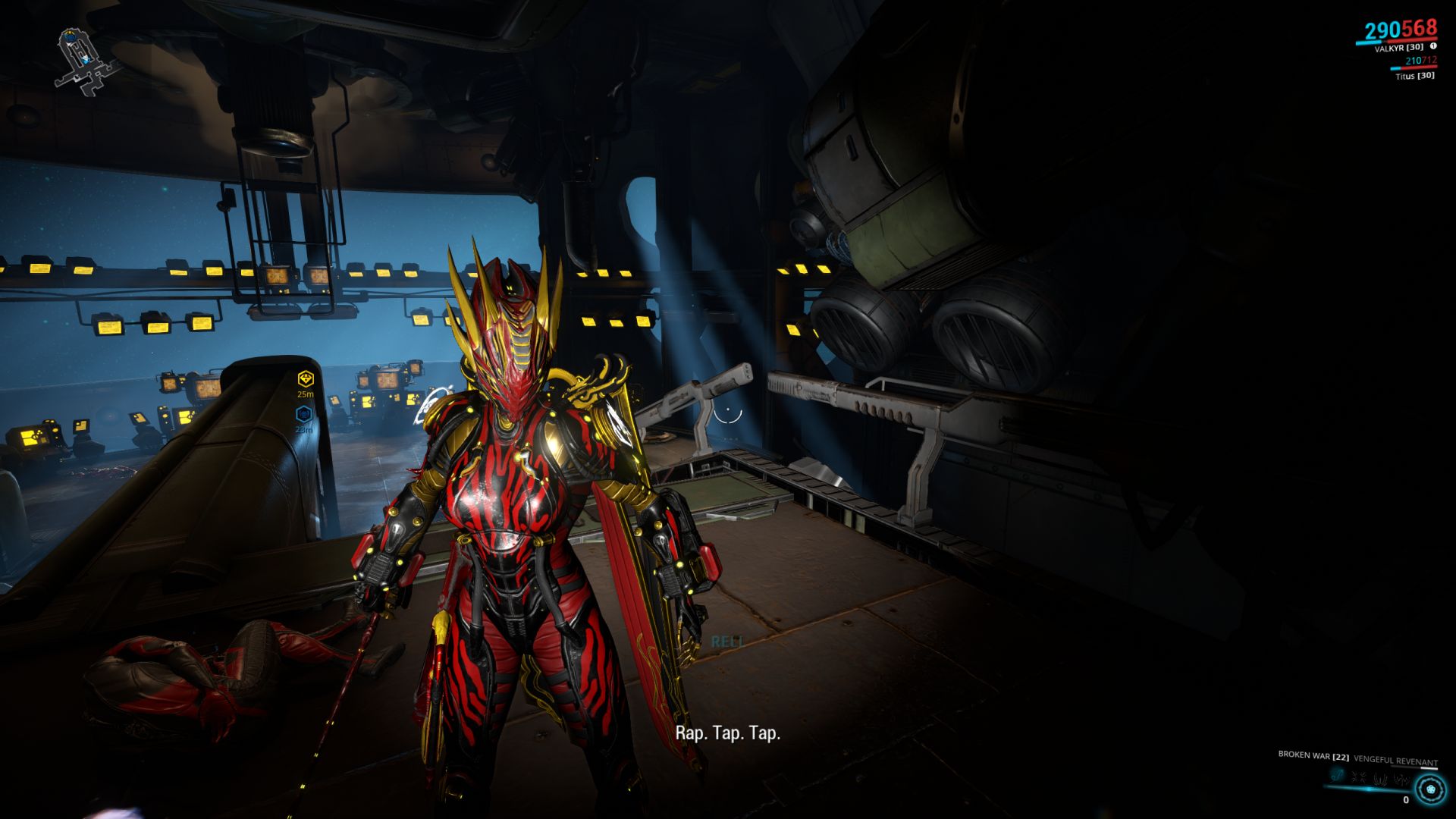Select the yellow objective marker at 25m
The width and height of the screenshot is (1456, 819).
305,378
